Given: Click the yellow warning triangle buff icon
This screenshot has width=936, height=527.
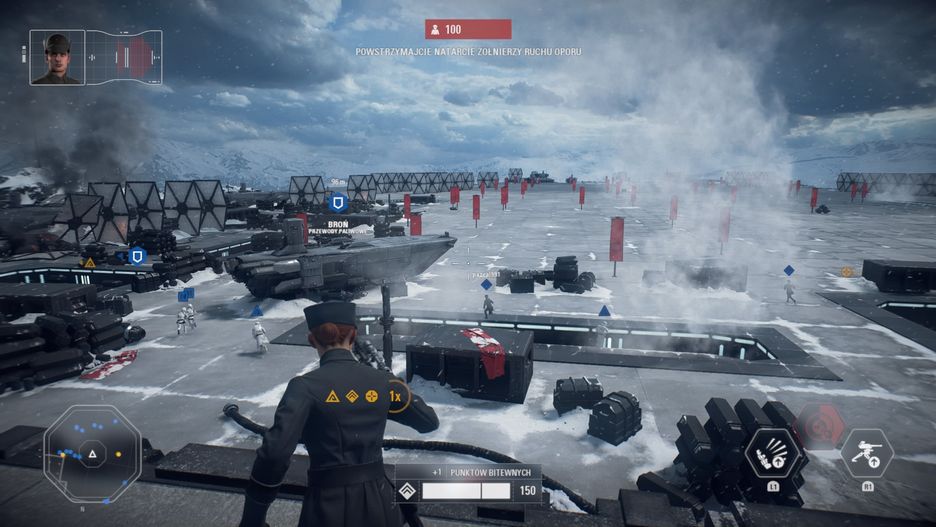Looking at the screenshot, I should (x=332, y=396).
